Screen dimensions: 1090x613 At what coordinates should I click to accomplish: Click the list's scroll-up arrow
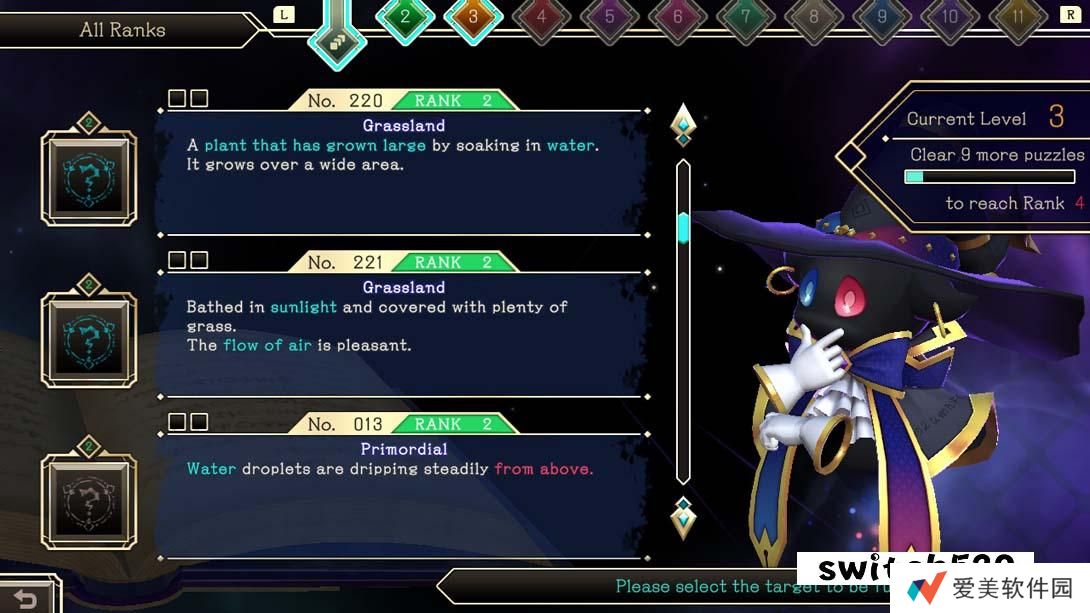[682, 124]
